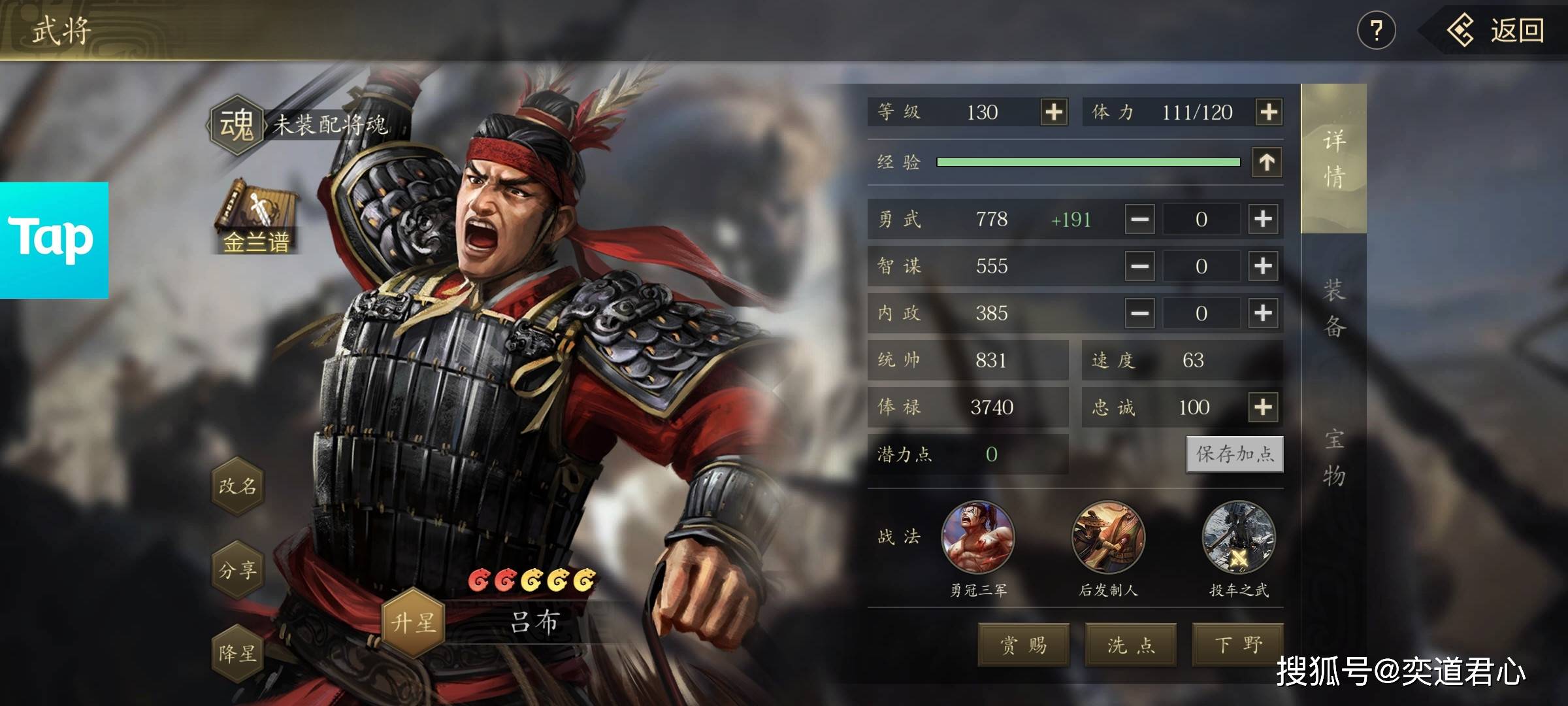The height and width of the screenshot is (706, 1568).
Task: Choose the 改名 rename button
Action: coord(238,486)
